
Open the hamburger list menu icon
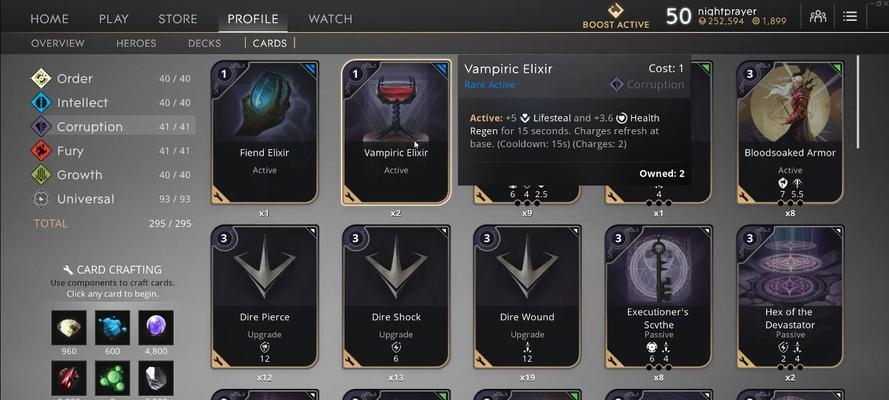[x=850, y=16]
